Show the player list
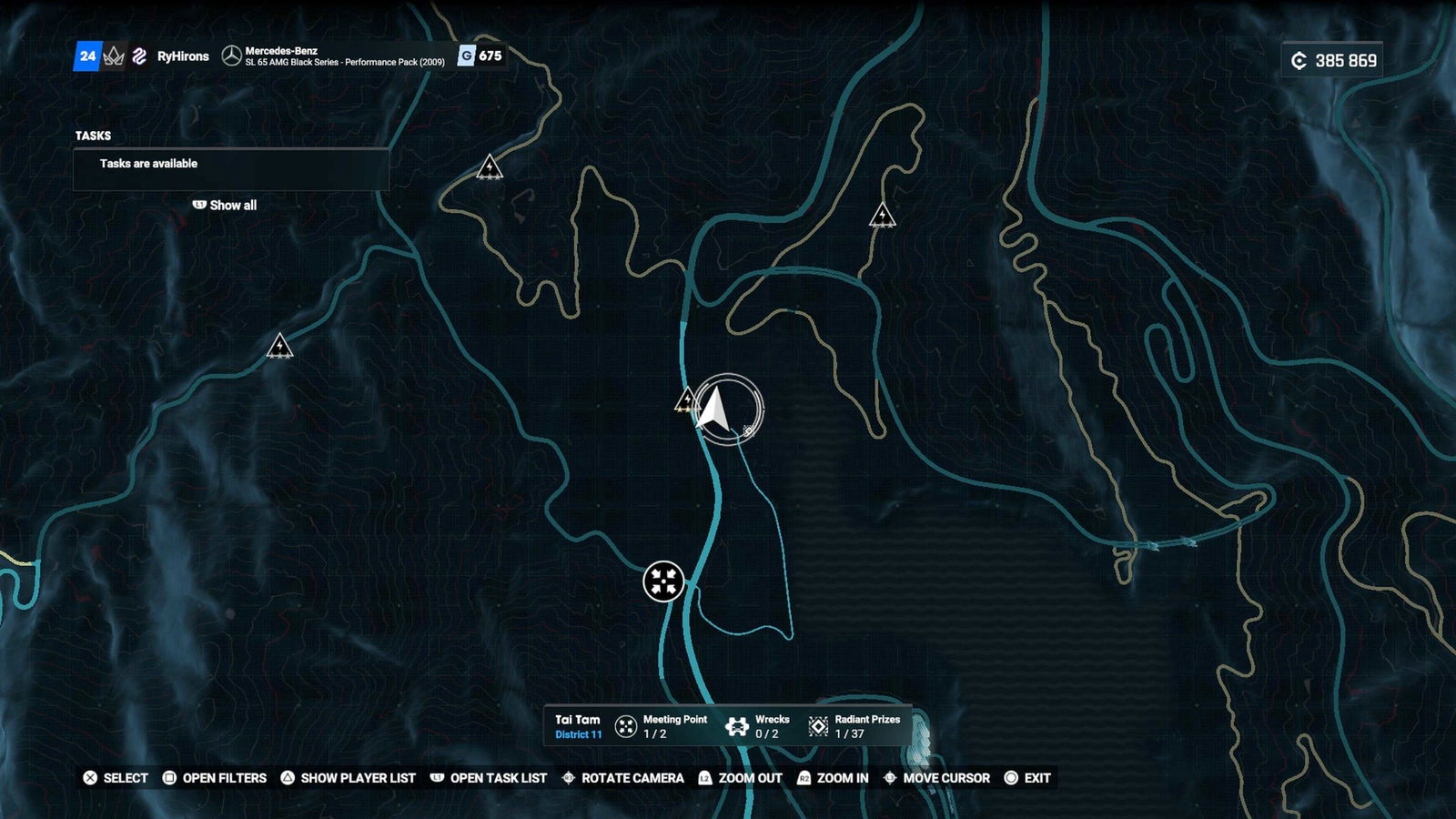Image resolution: width=1456 pixels, height=819 pixels. click(348, 778)
